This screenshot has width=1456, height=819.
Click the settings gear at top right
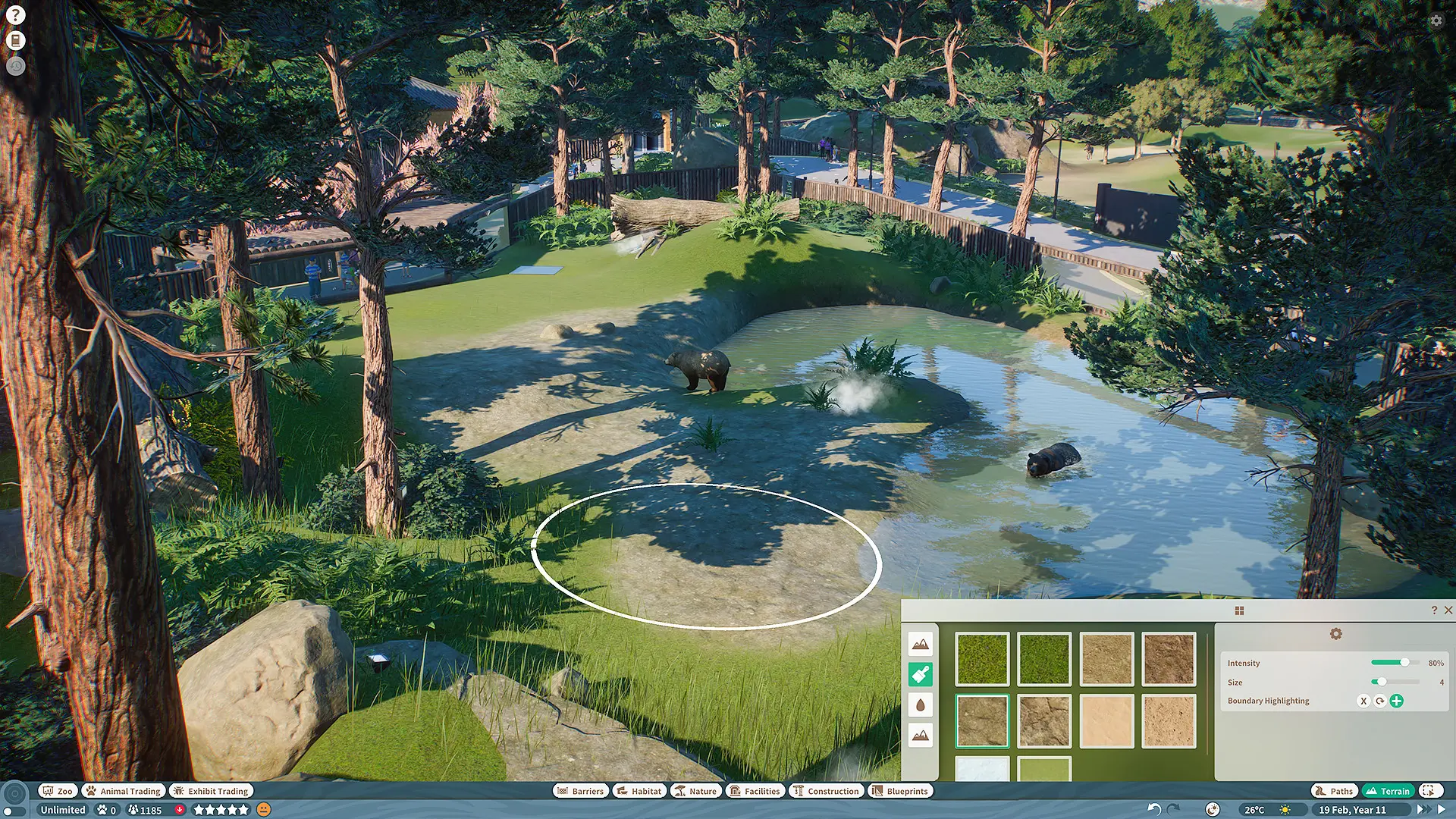coord(1436,20)
